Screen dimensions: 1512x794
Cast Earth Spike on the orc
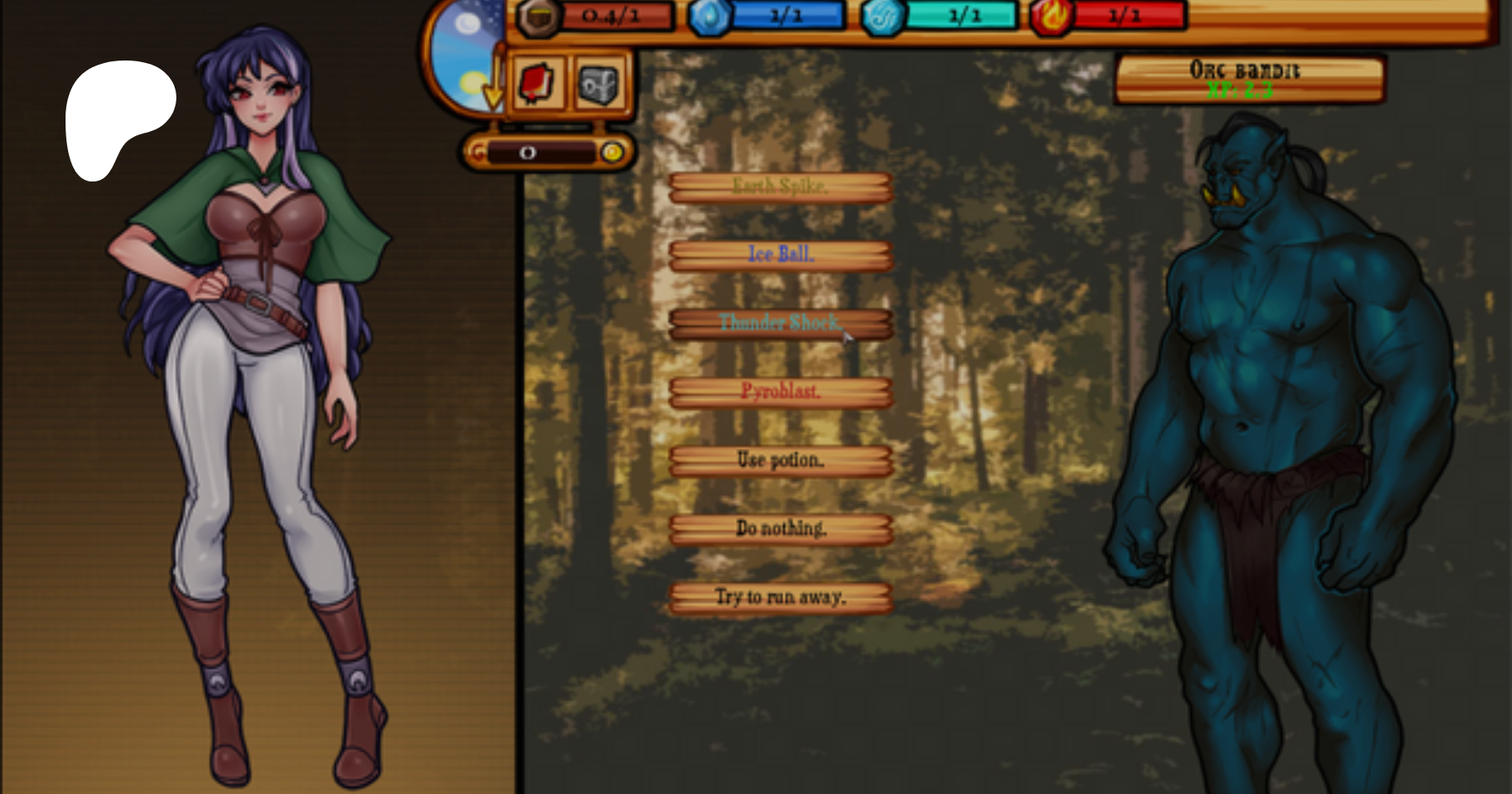click(x=780, y=187)
